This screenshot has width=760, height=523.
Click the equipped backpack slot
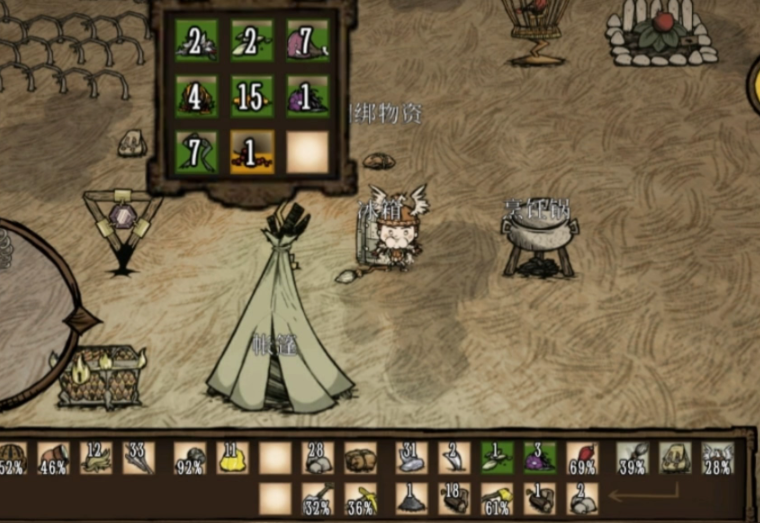coord(675,458)
